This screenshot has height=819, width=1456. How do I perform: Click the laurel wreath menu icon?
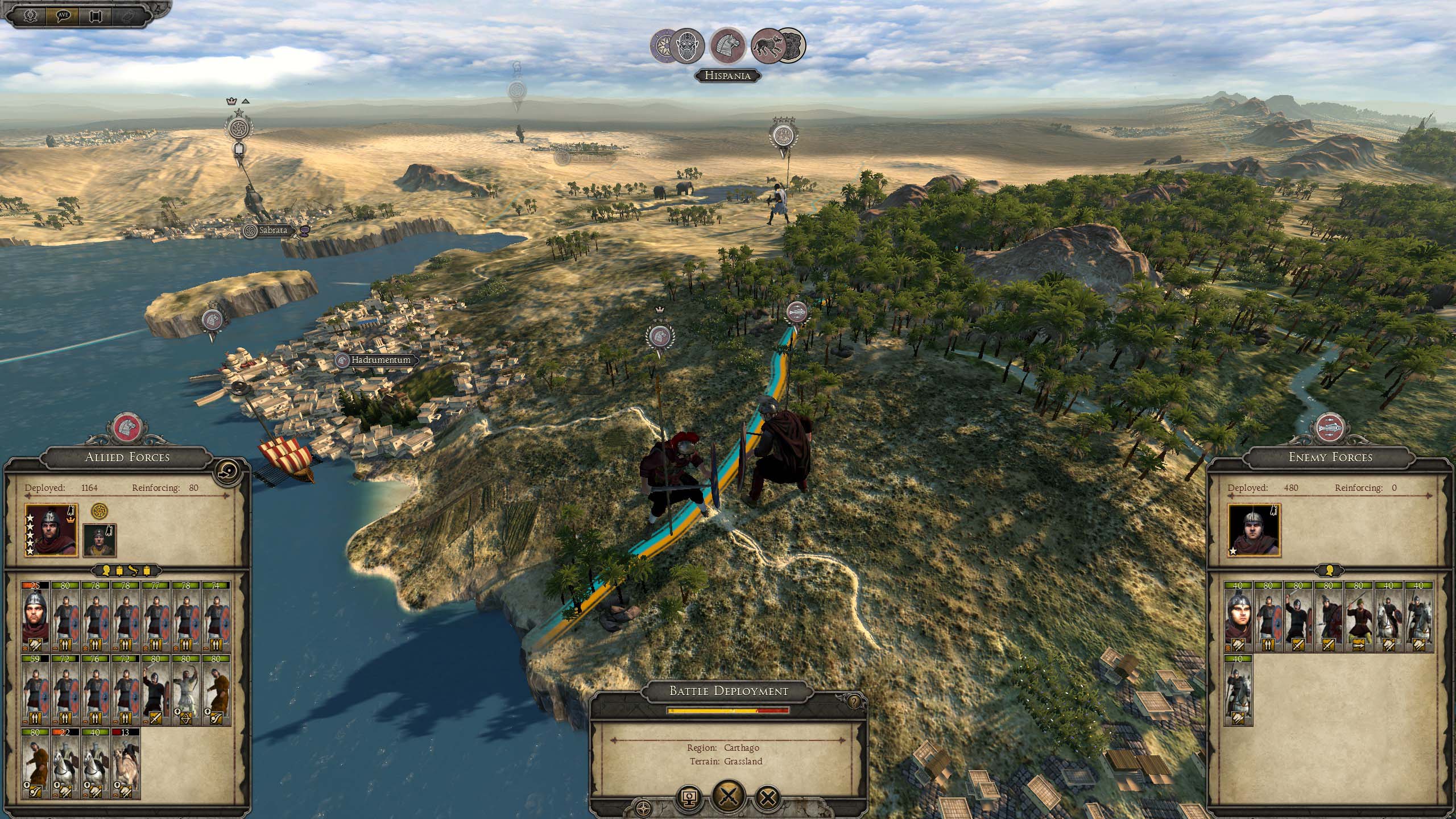pos(31,15)
